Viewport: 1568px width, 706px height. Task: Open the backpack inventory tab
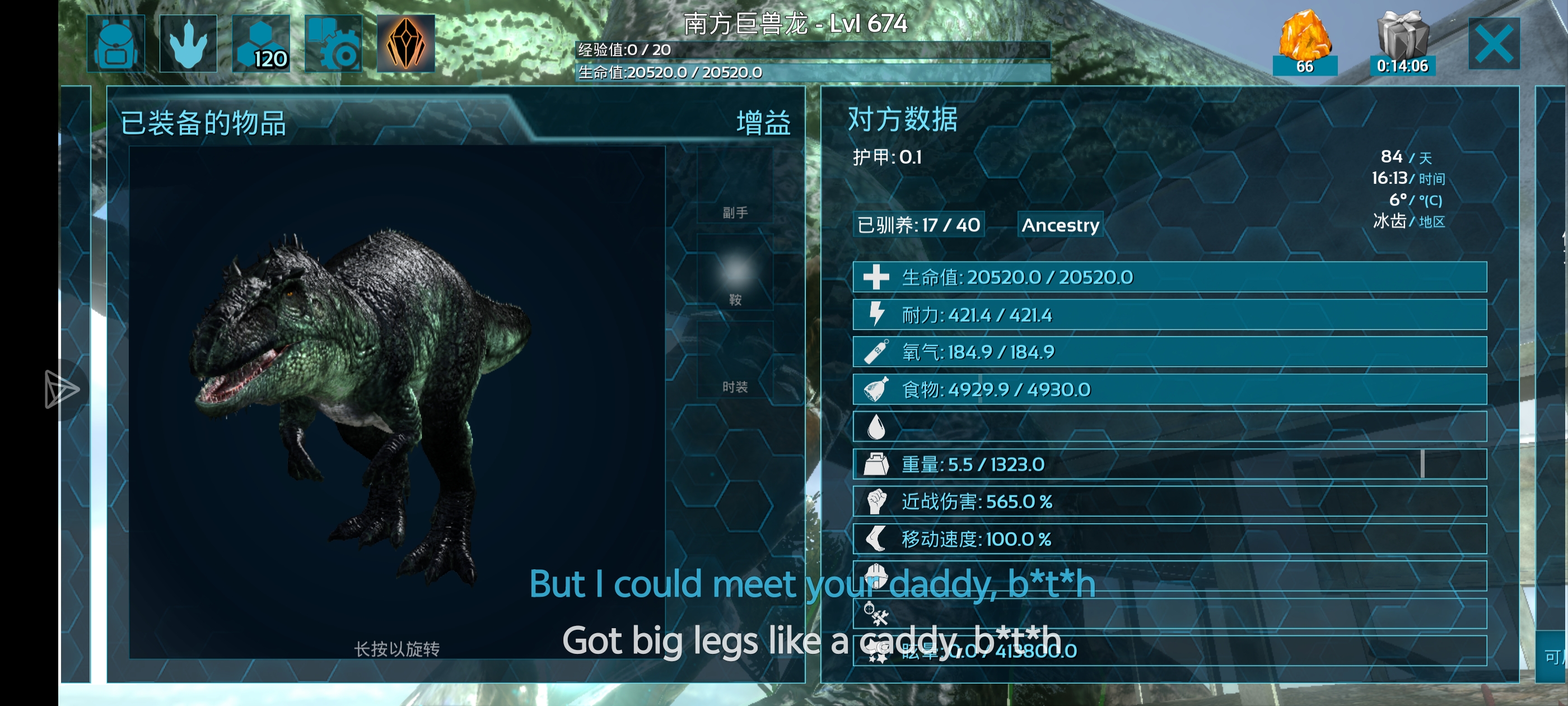tap(116, 44)
